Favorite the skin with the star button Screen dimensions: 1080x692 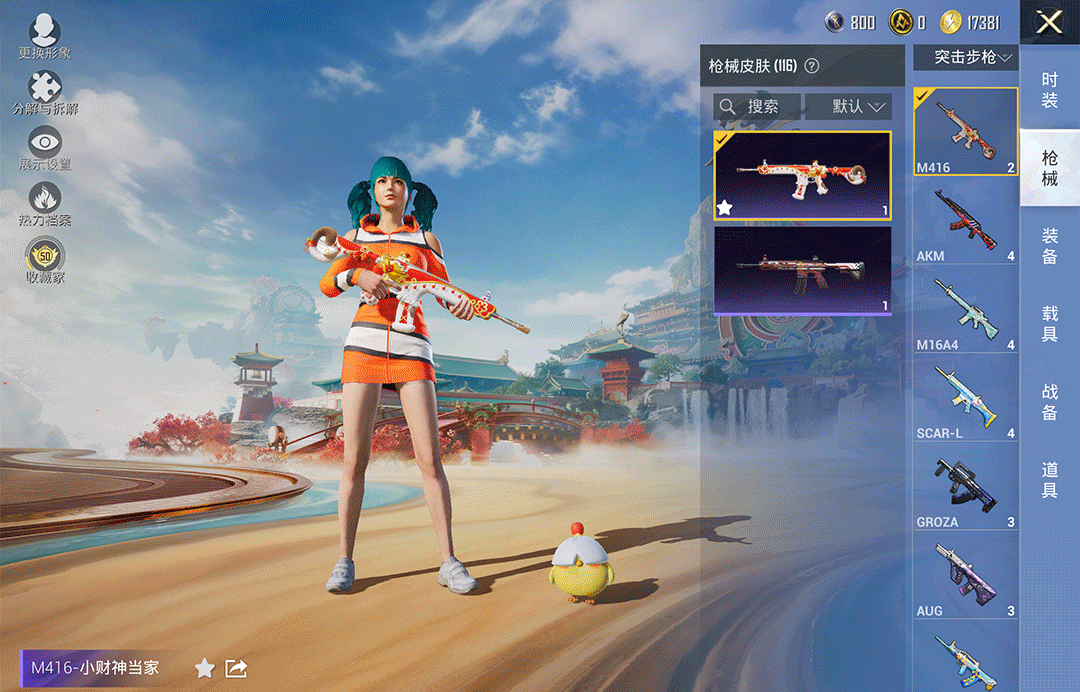point(205,668)
